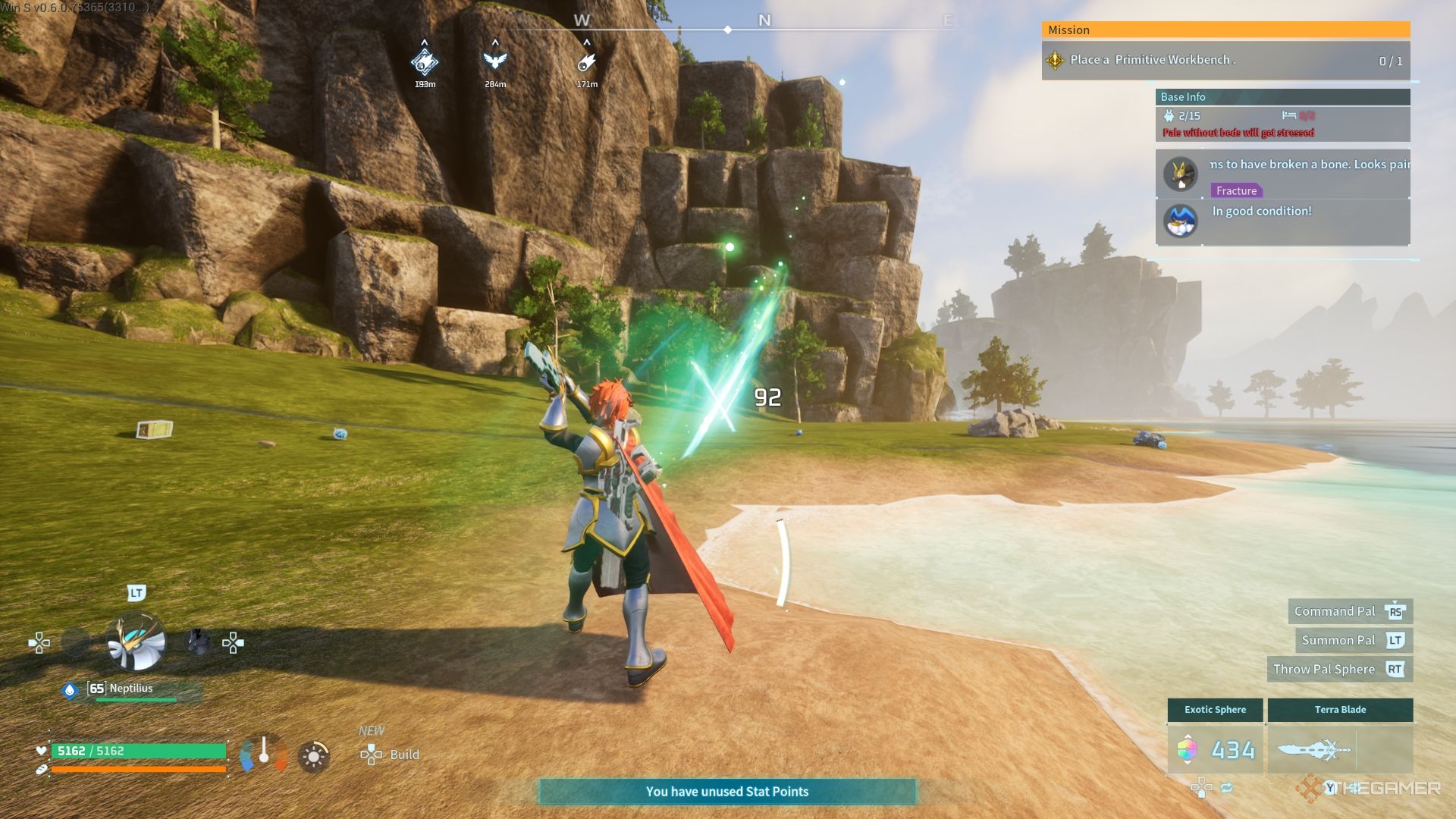
Task: Click the time of day sun icon
Action: tap(313, 756)
